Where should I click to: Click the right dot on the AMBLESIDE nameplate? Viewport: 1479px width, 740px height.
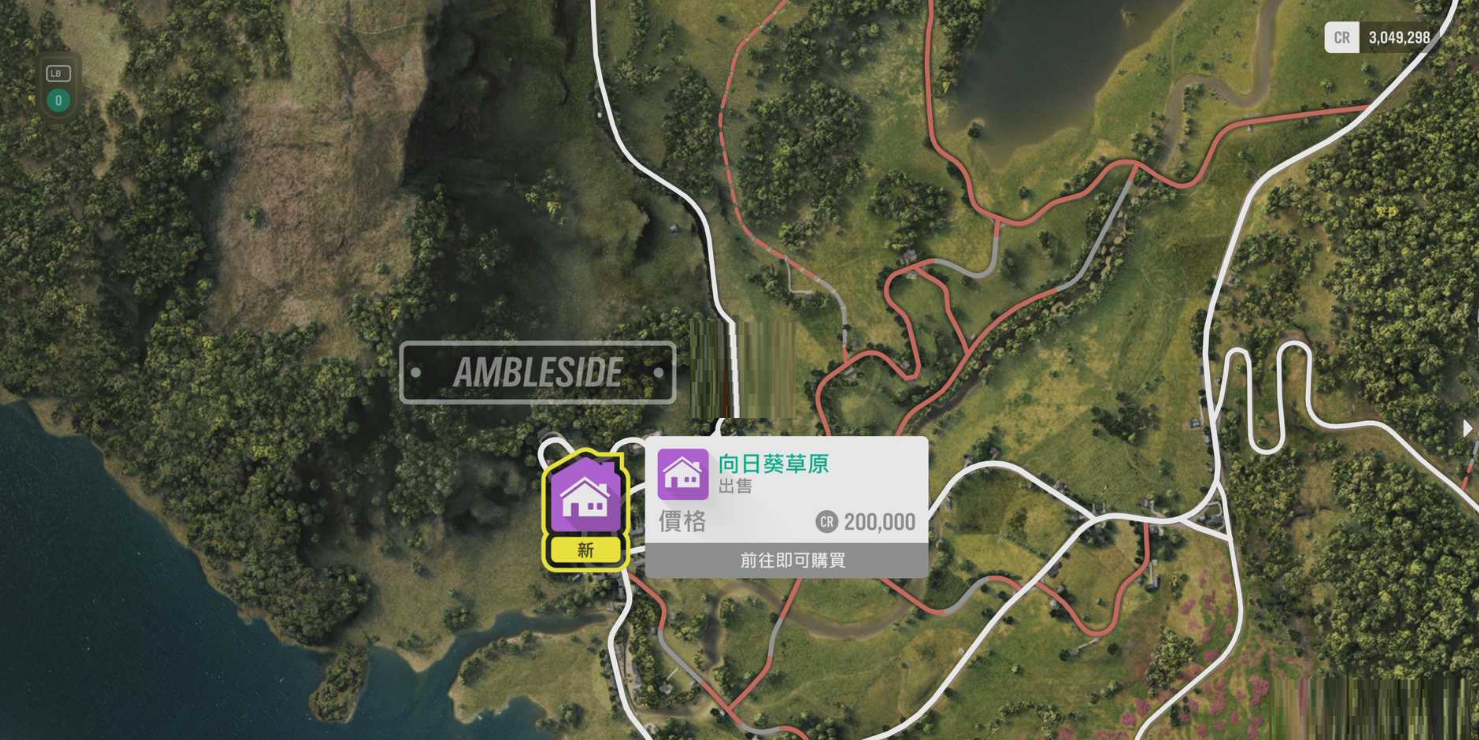(x=657, y=371)
